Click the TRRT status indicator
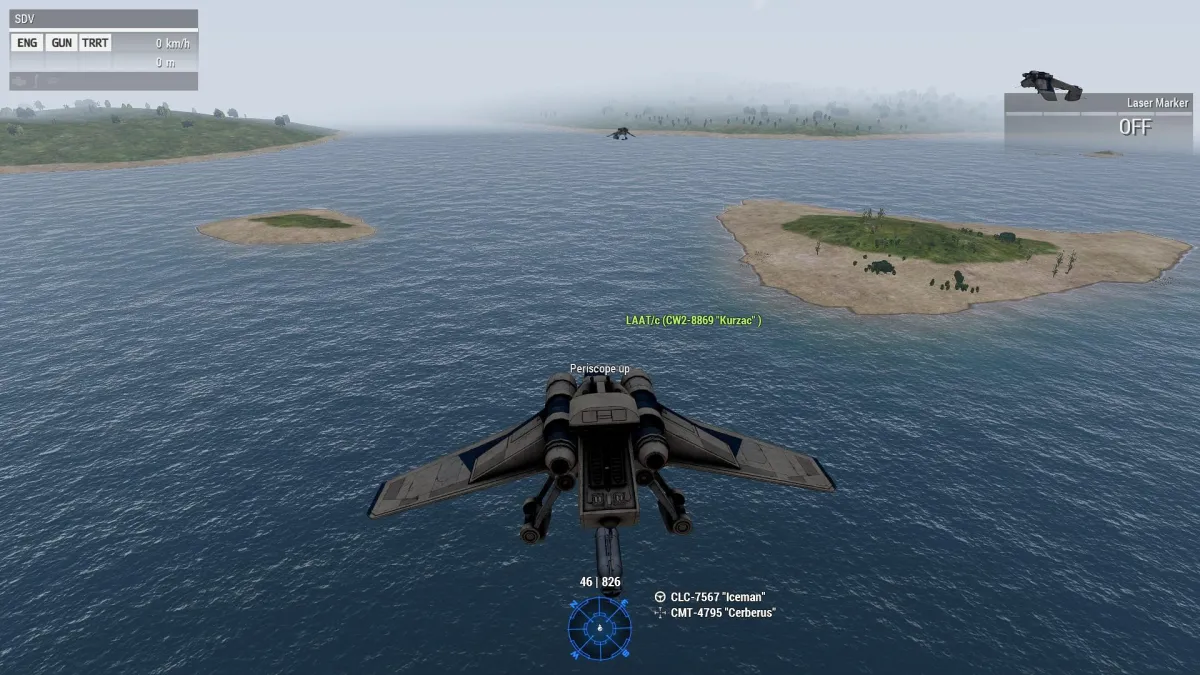This screenshot has width=1200, height=675. point(95,43)
